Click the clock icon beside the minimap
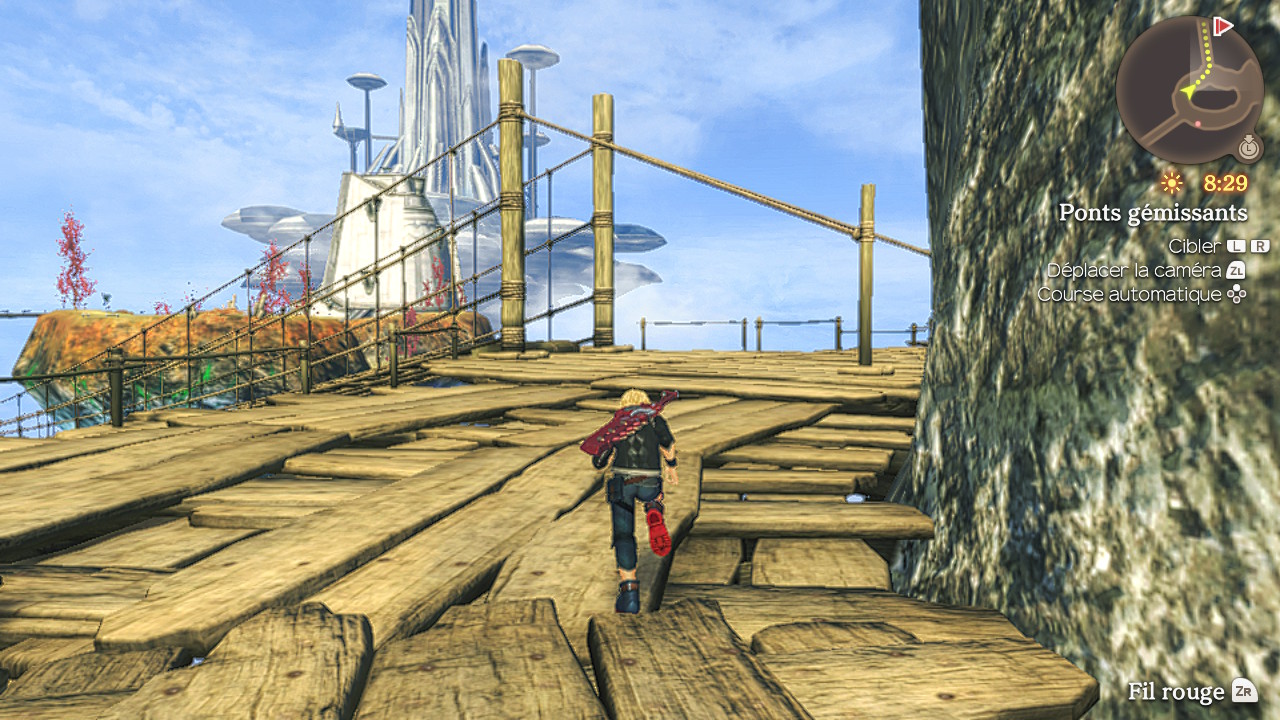 [1248, 148]
